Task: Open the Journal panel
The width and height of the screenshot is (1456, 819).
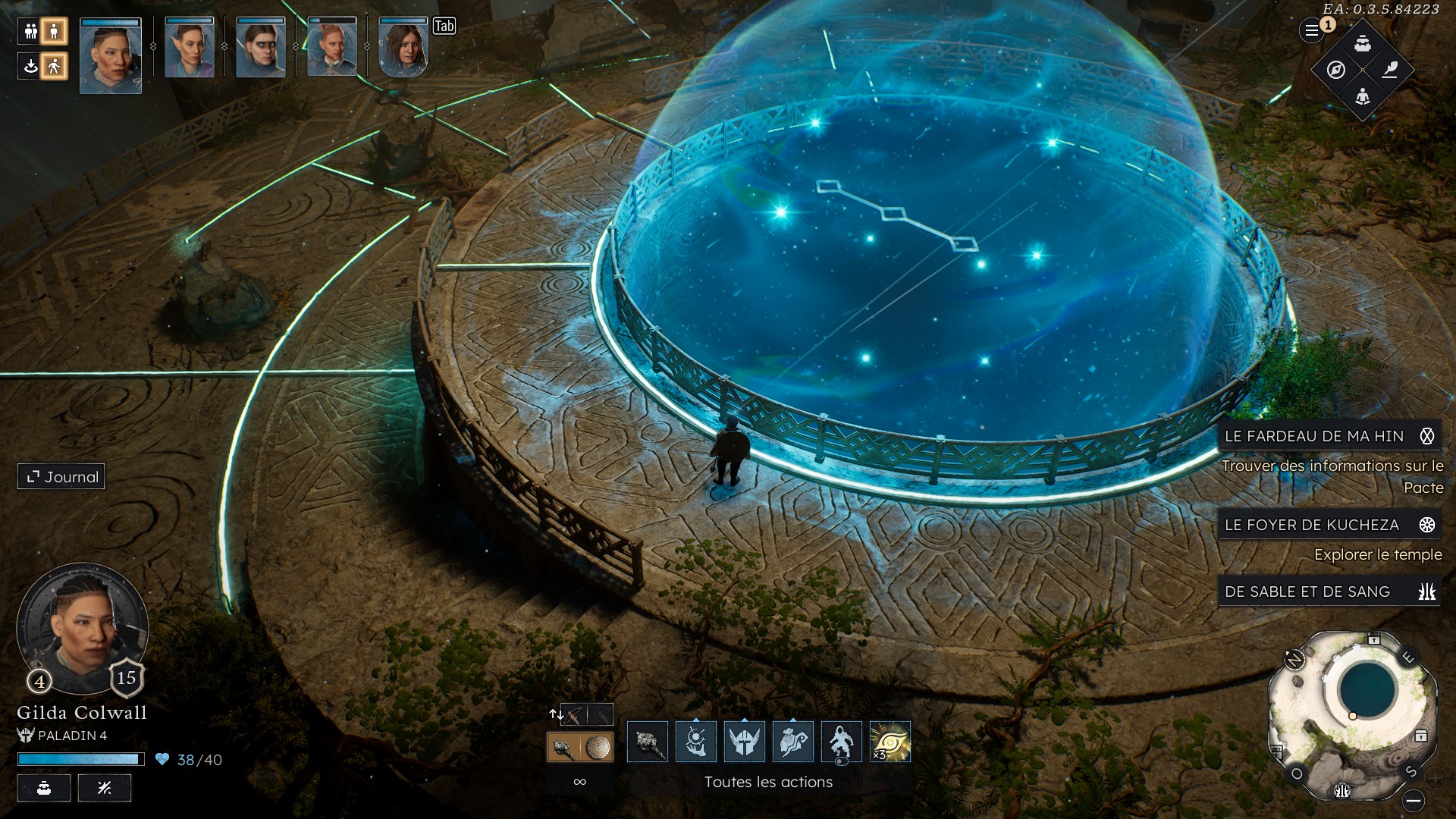Action: 61,477
